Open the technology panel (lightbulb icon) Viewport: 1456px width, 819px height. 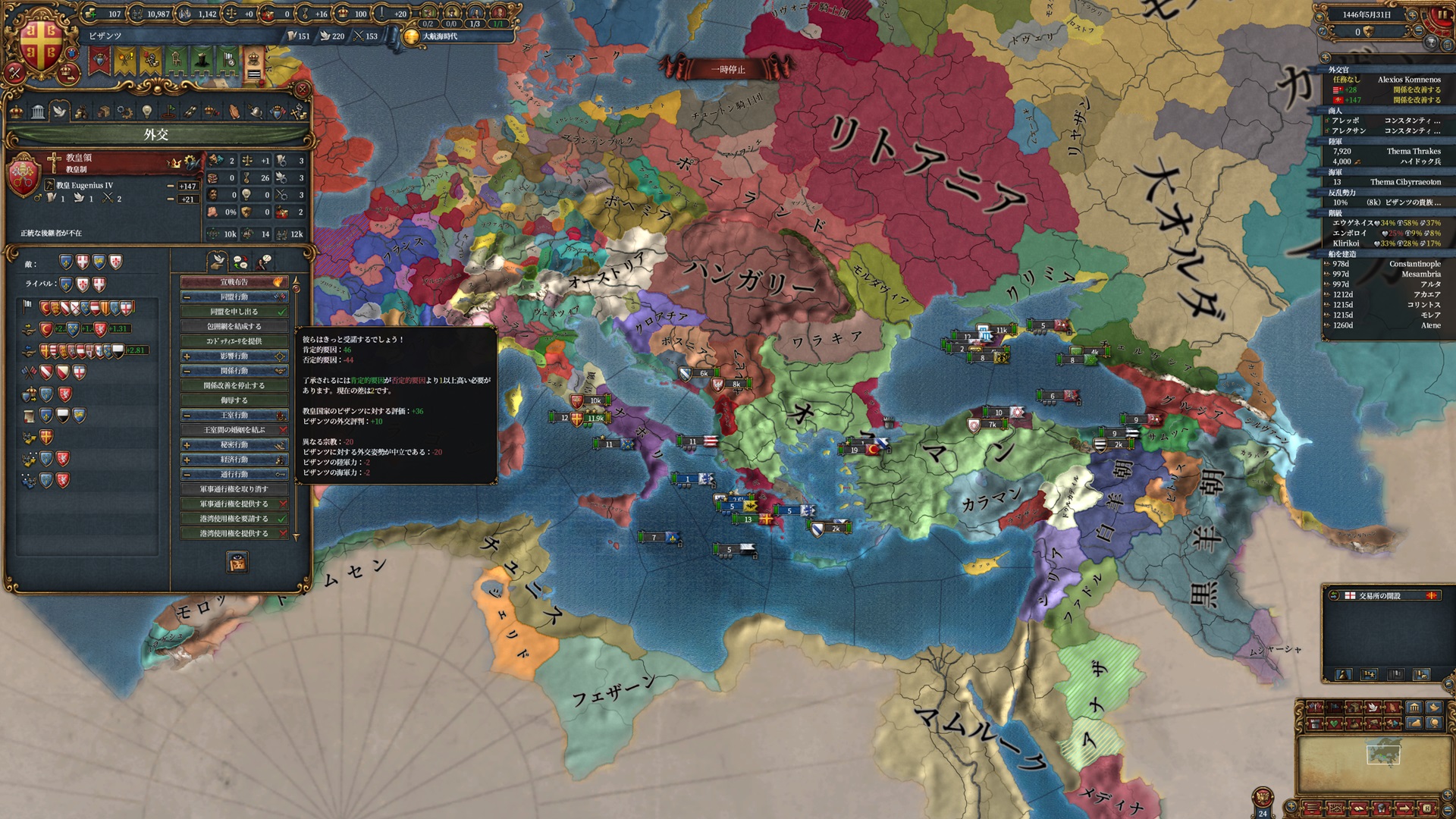(148, 111)
